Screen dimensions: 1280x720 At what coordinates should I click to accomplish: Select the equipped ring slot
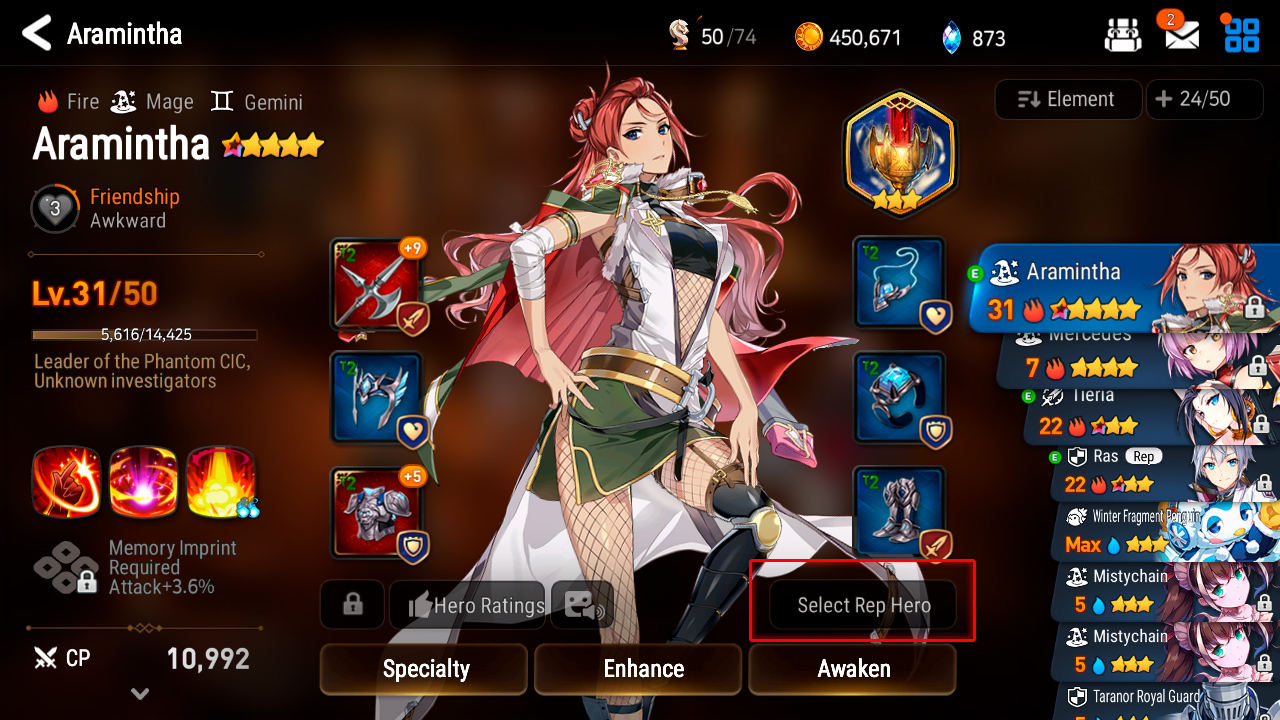point(899,397)
